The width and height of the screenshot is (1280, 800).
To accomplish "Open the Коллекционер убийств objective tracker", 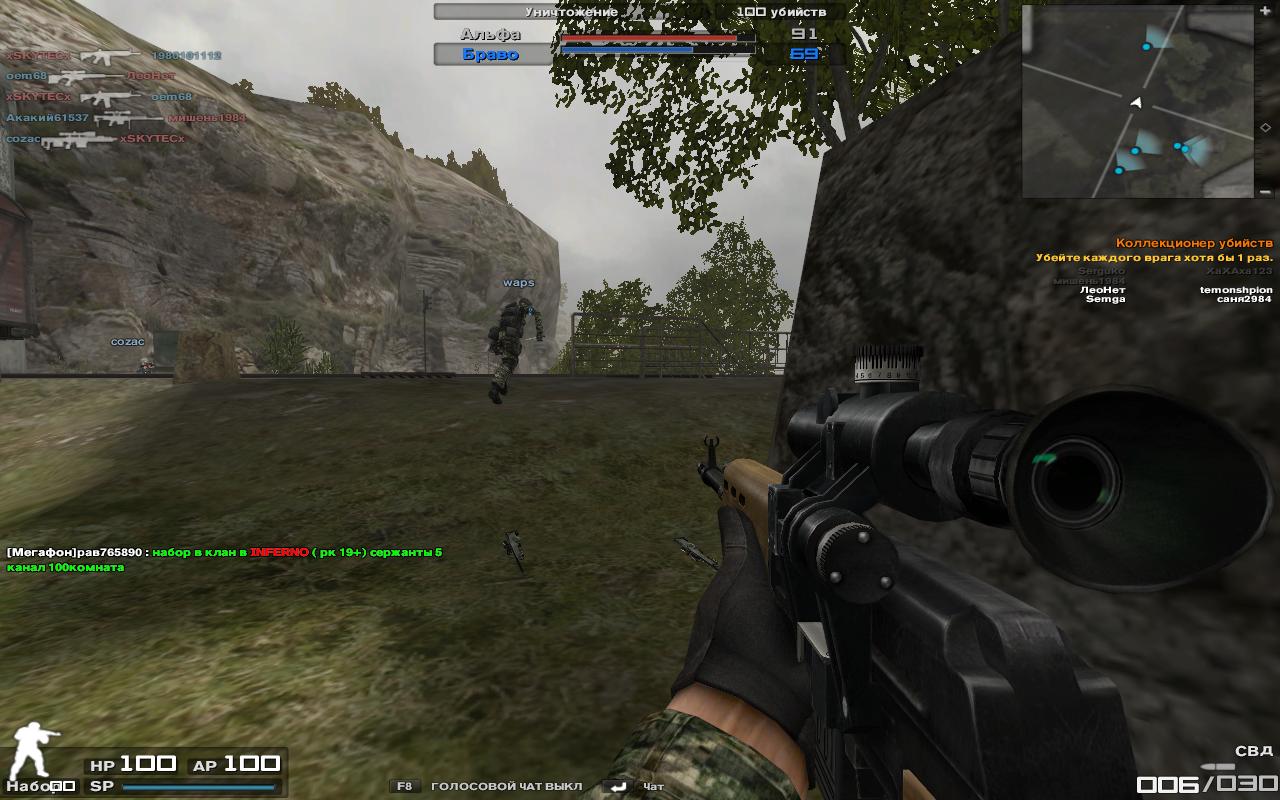I will [x=1194, y=243].
